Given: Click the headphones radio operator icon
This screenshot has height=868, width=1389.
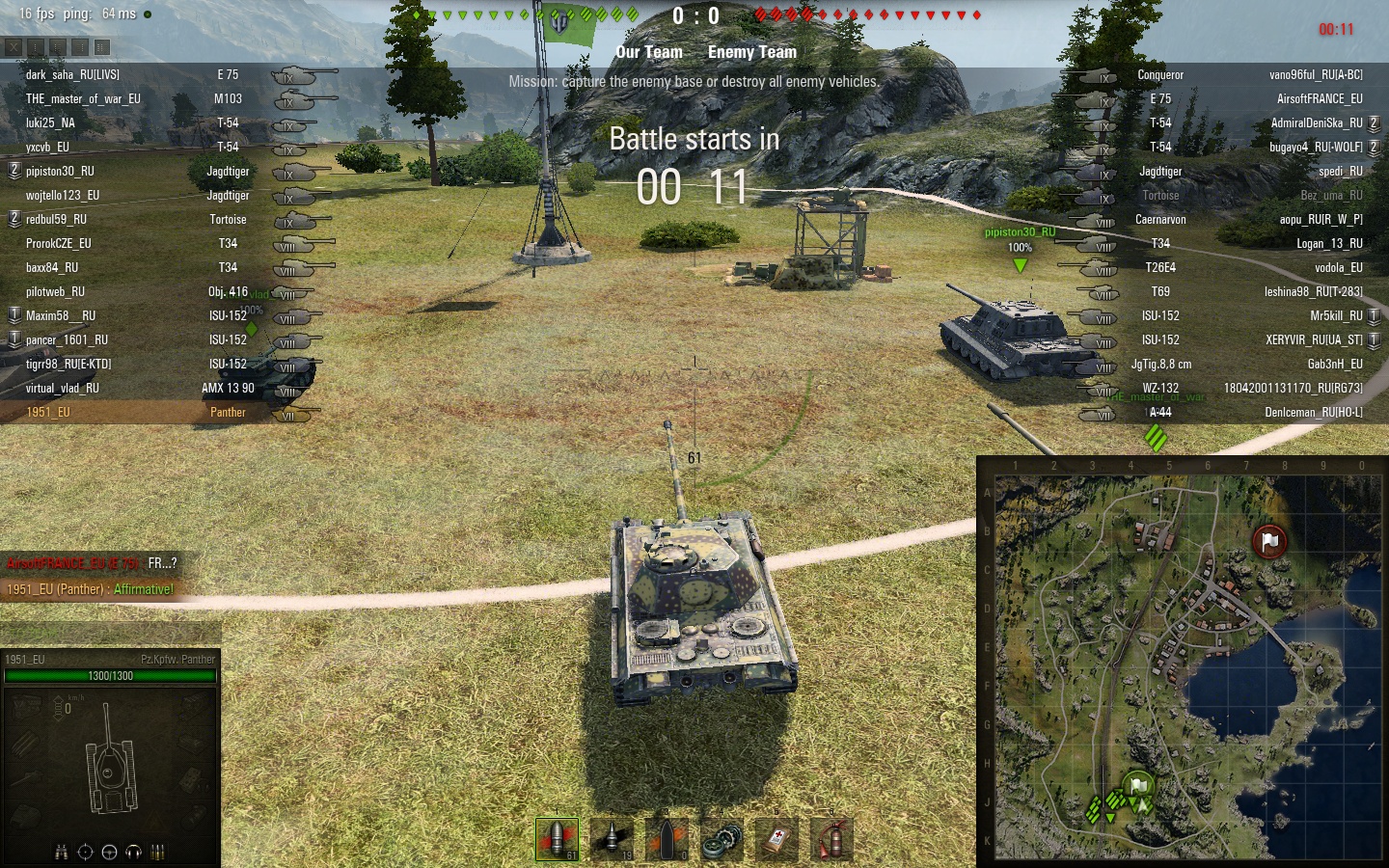Looking at the screenshot, I should 133,852.
